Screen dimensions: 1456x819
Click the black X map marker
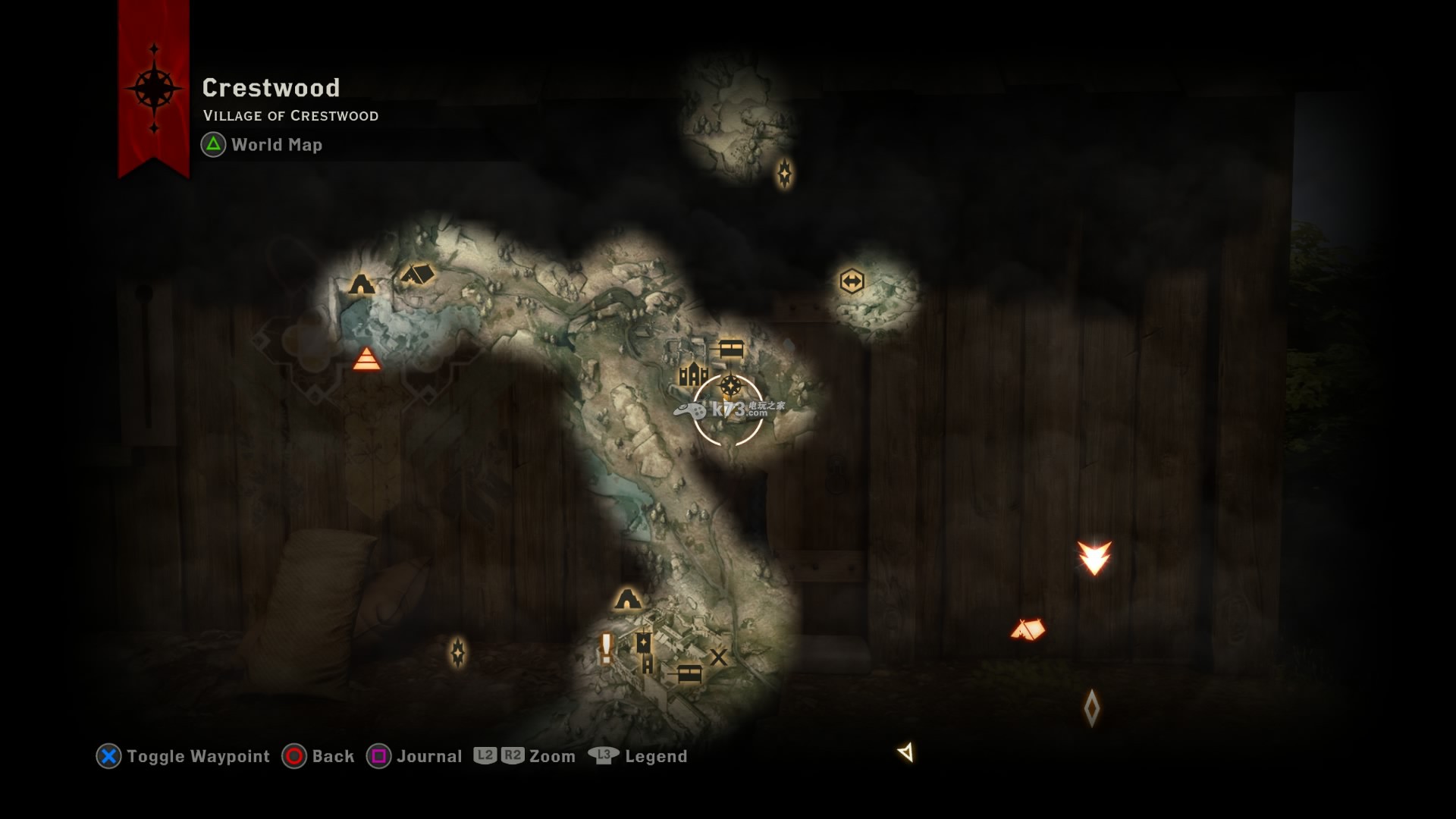(718, 657)
